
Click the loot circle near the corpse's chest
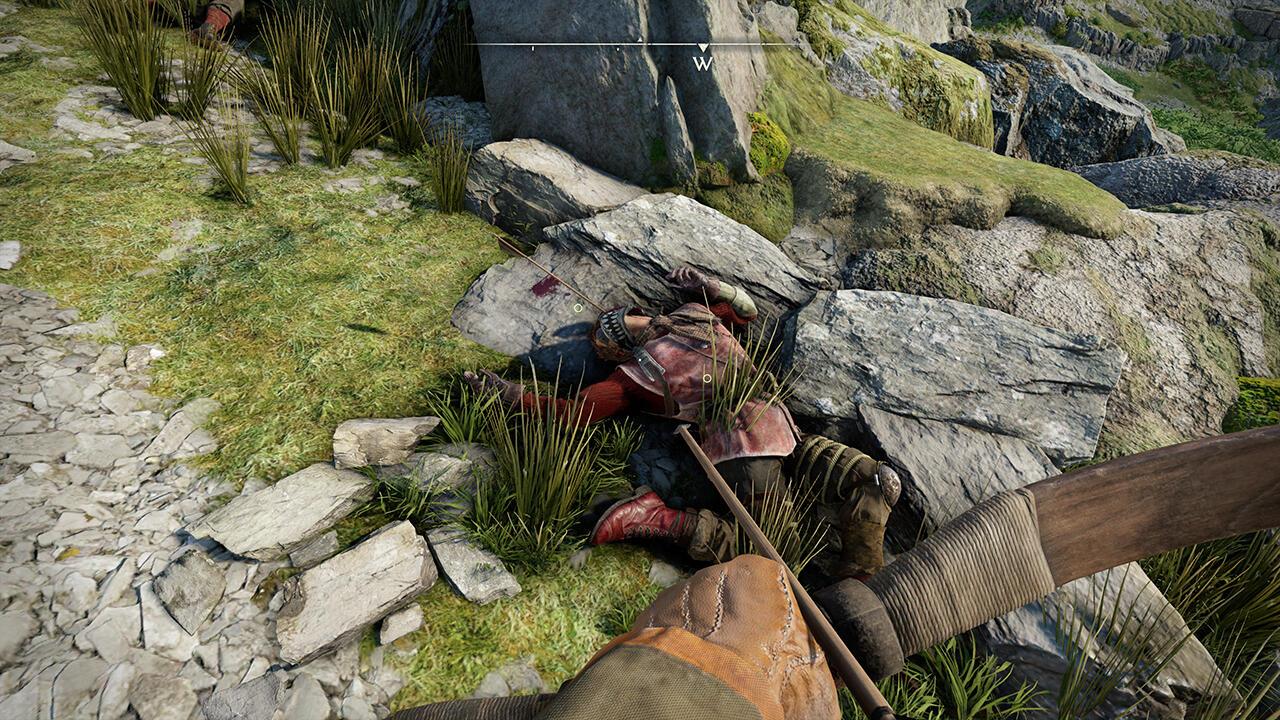[x=708, y=377]
